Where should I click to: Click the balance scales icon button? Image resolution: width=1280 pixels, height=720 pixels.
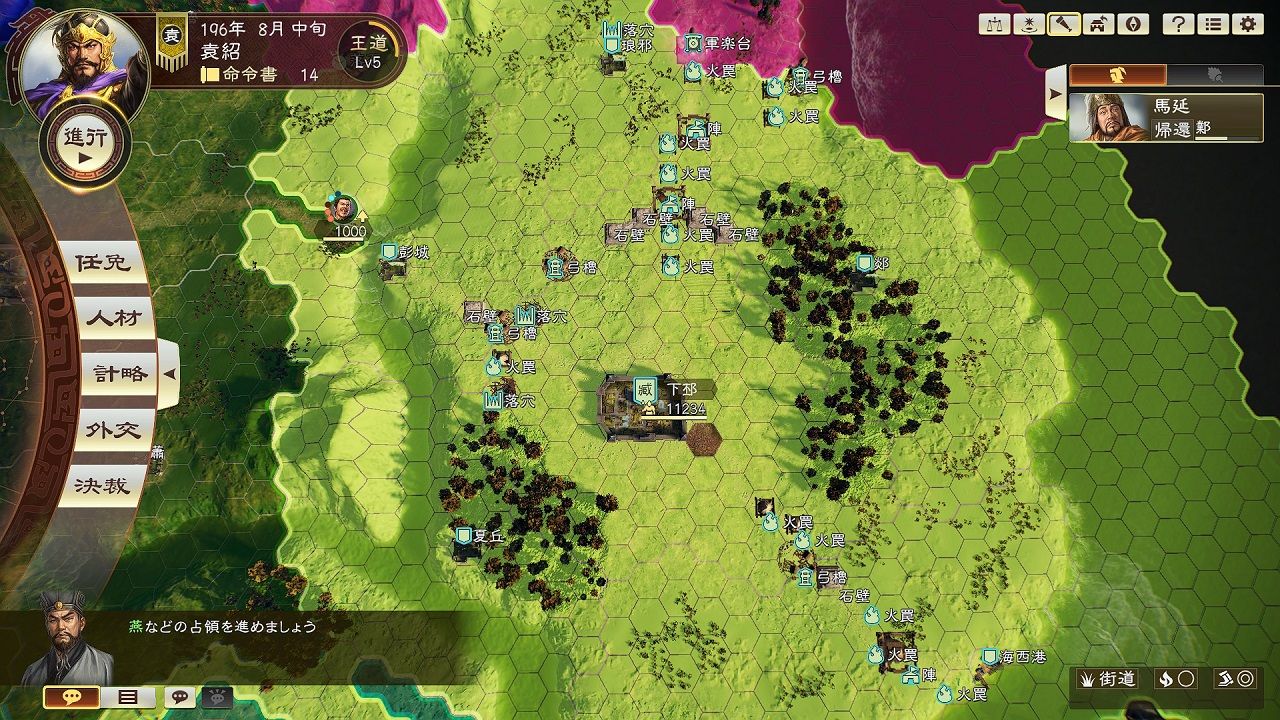tap(995, 24)
